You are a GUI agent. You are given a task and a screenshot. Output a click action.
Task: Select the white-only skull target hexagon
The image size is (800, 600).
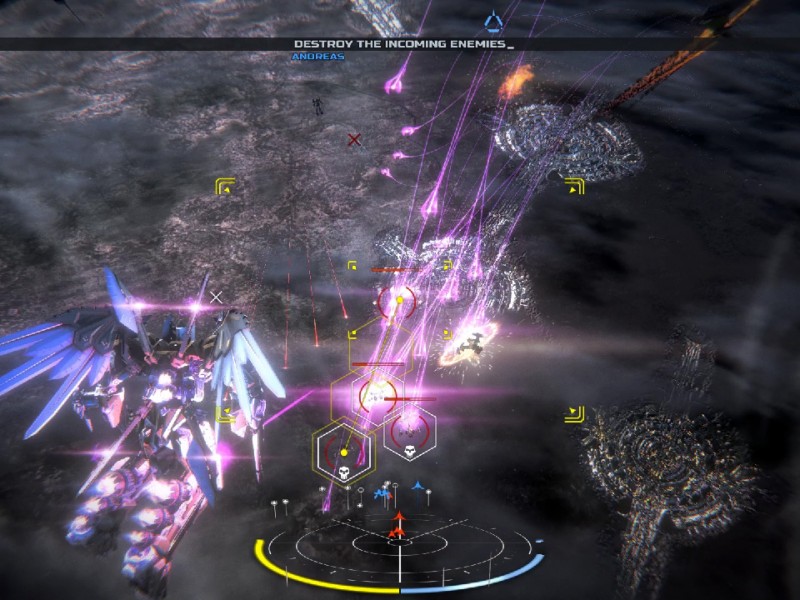pos(408,435)
